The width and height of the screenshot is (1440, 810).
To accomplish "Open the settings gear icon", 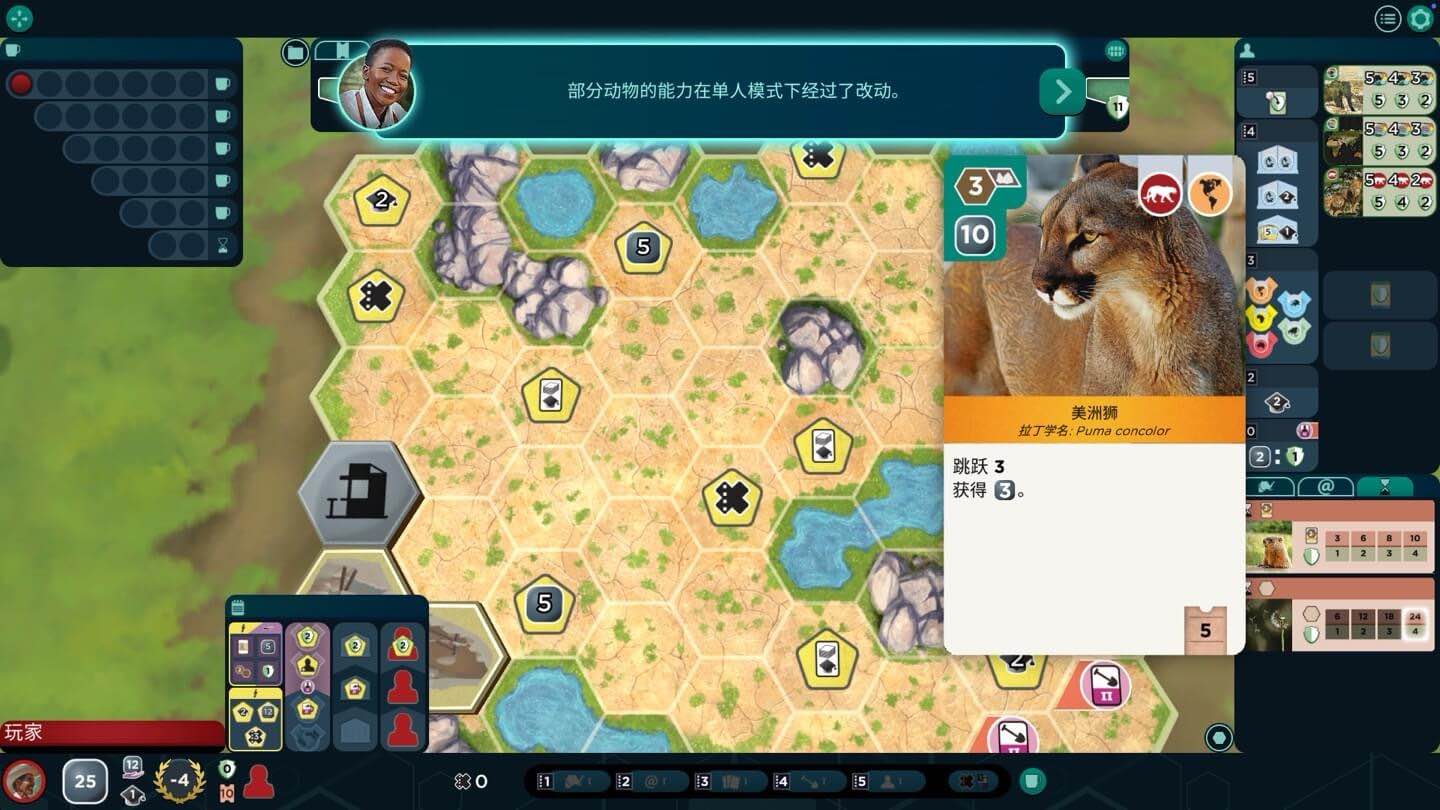I will pos(1419,18).
